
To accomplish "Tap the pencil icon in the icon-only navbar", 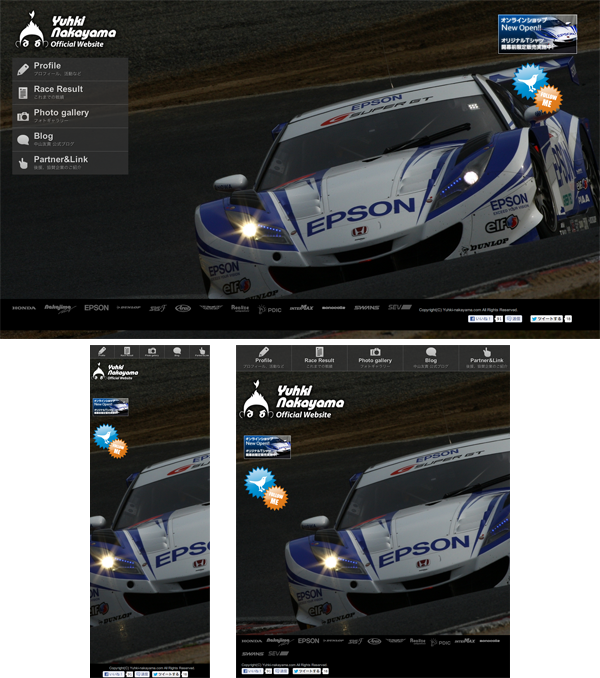I will tap(103, 351).
